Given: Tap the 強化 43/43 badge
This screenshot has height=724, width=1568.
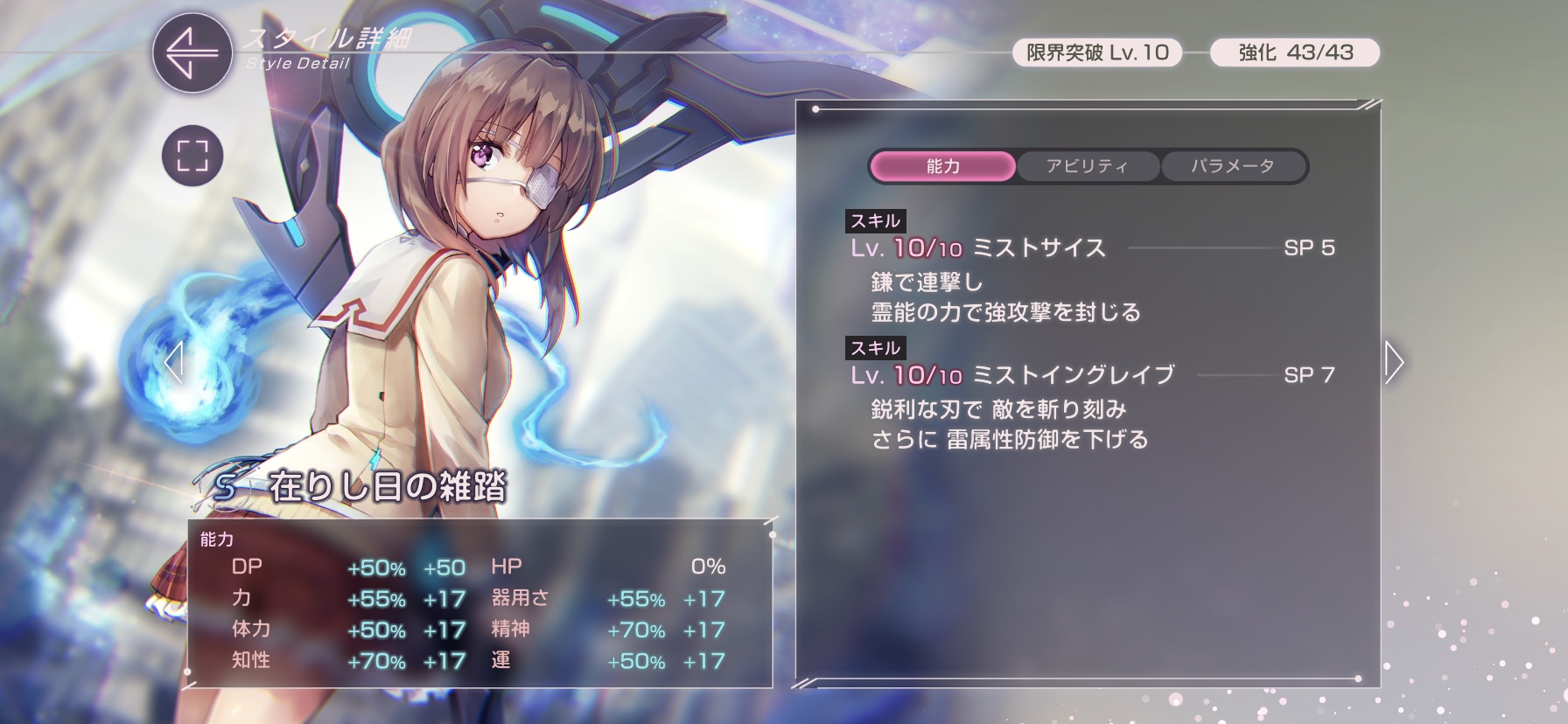Looking at the screenshot, I should [x=1295, y=52].
